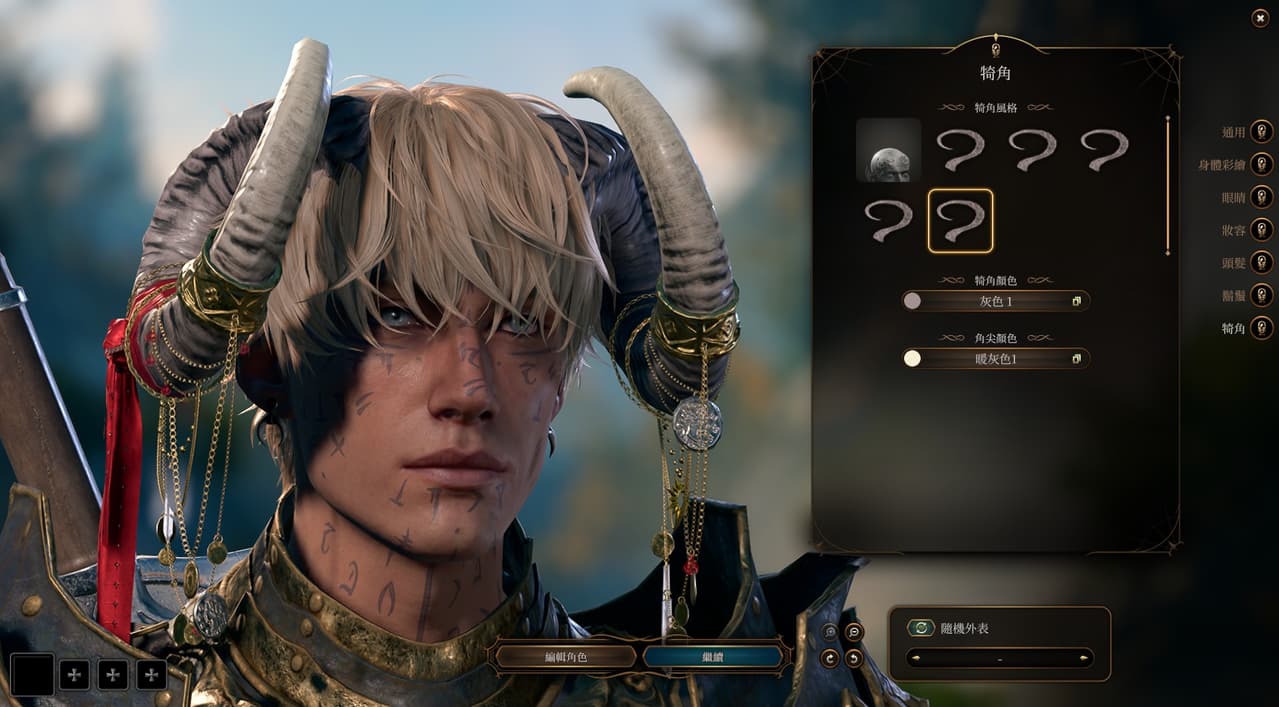Randomize appearance with the 隨機外表 button
The height and width of the screenshot is (707, 1279).
click(x=921, y=628)
